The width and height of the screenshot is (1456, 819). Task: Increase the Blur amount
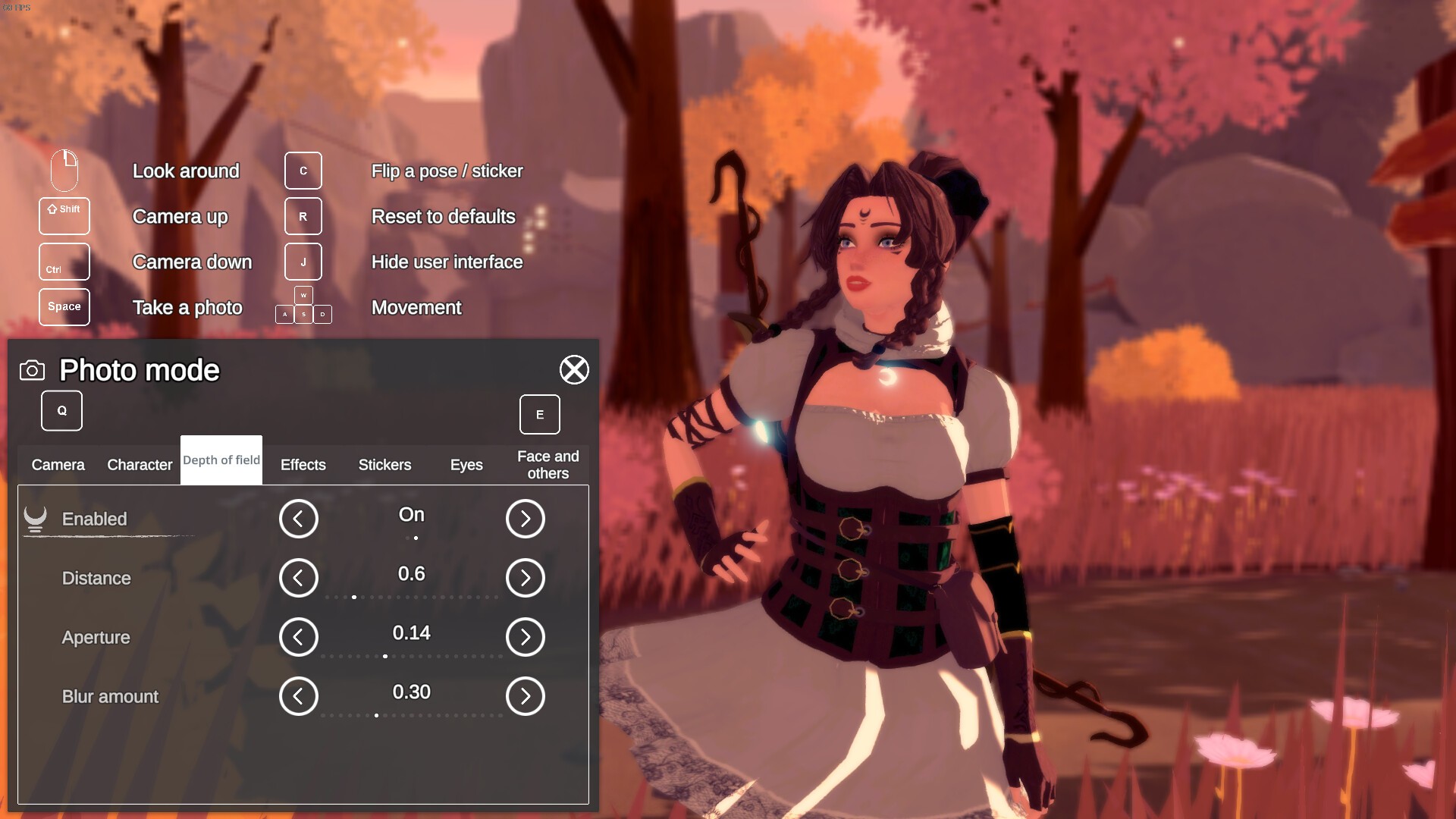click(x=526, y=696)
